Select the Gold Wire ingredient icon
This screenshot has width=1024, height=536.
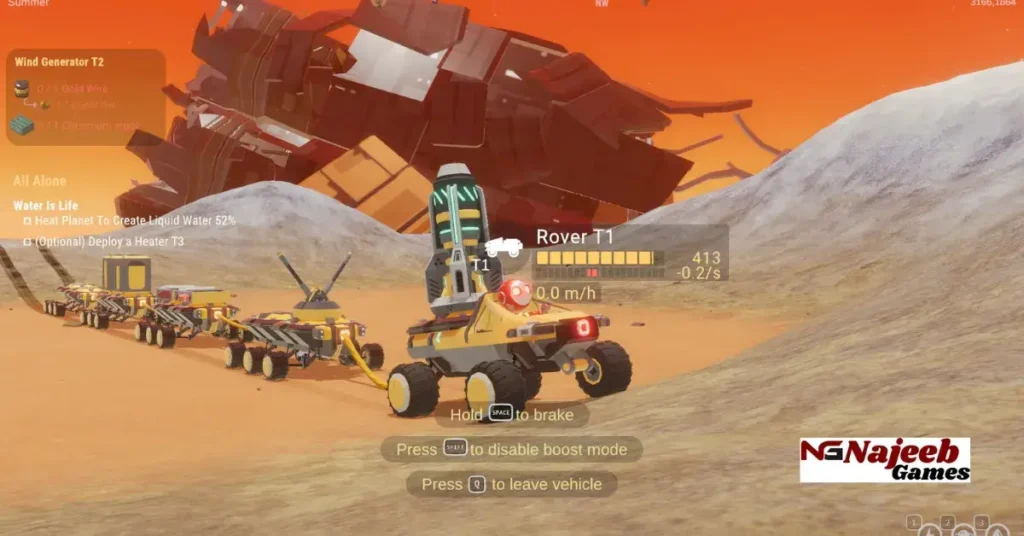point(22,89)
